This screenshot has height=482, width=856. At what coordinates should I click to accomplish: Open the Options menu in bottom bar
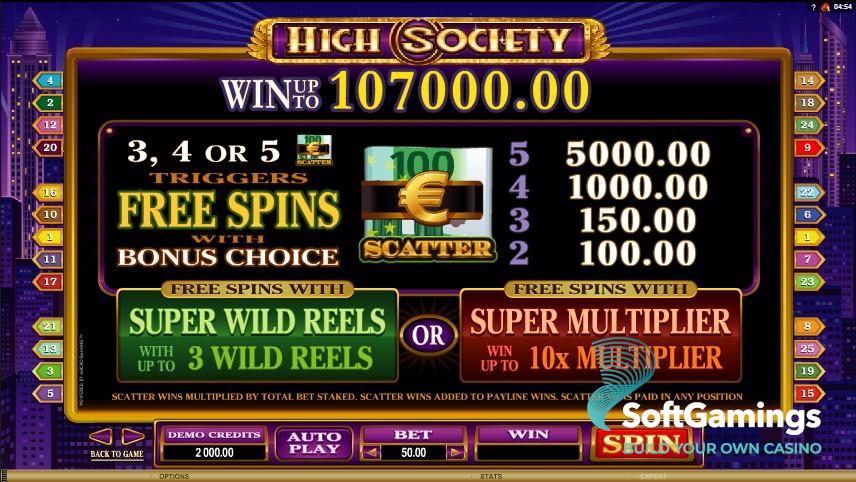(x=174, y=476)
